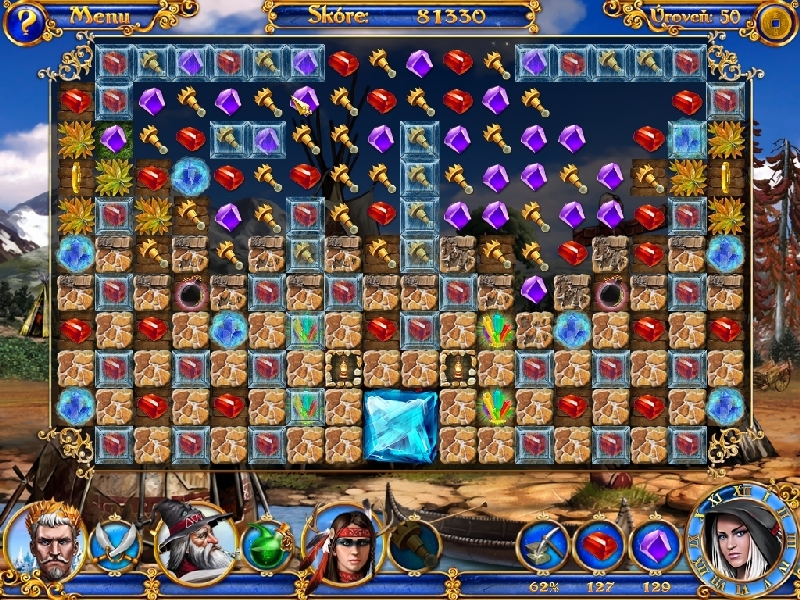Image resolution: width=800 pixels, height=600 pixels.
Task: Select the red-headband warrior portrait
Action: [343, 543]
